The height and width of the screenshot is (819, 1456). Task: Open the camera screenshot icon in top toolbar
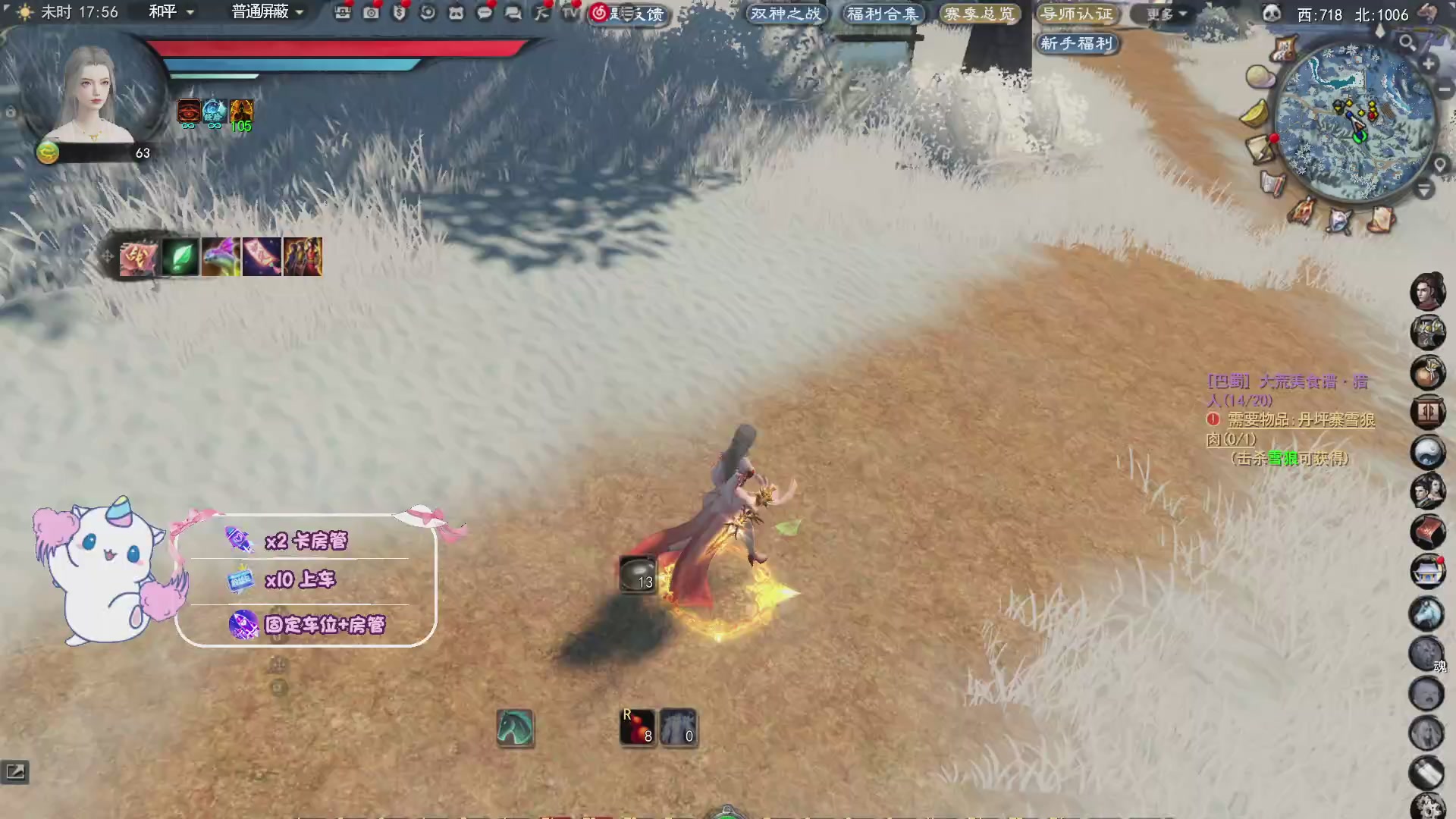(x=370, y=14)
